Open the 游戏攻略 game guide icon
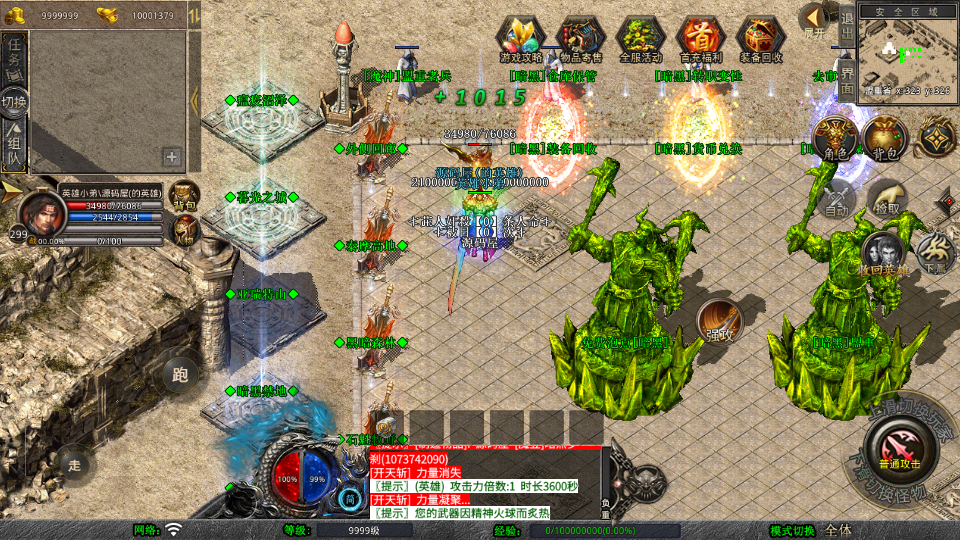Image resolution: width=960 pixels, height=540 pixels. point(521,39)
